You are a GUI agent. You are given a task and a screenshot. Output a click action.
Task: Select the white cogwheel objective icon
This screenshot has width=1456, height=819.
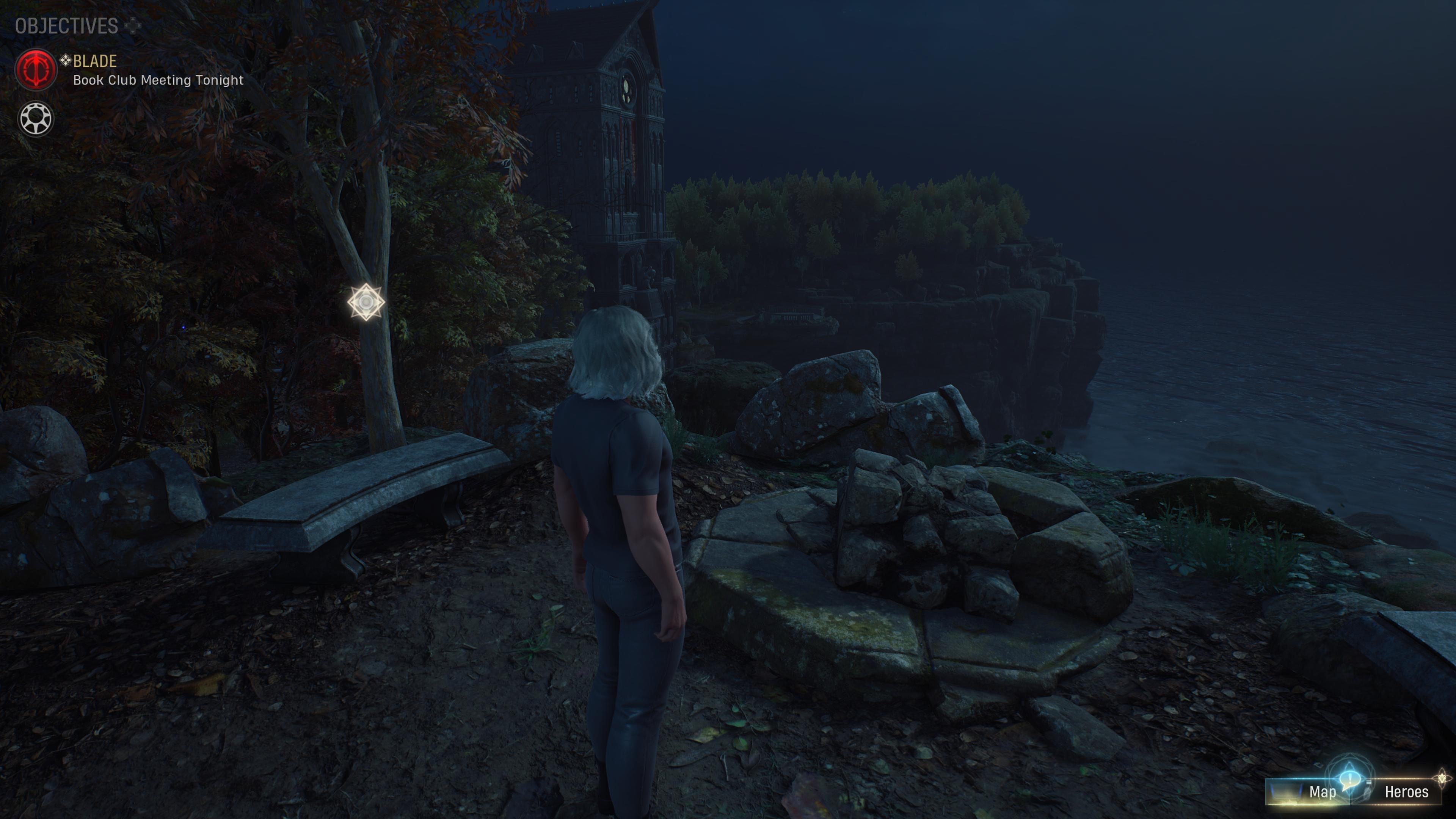click(36, 119)
